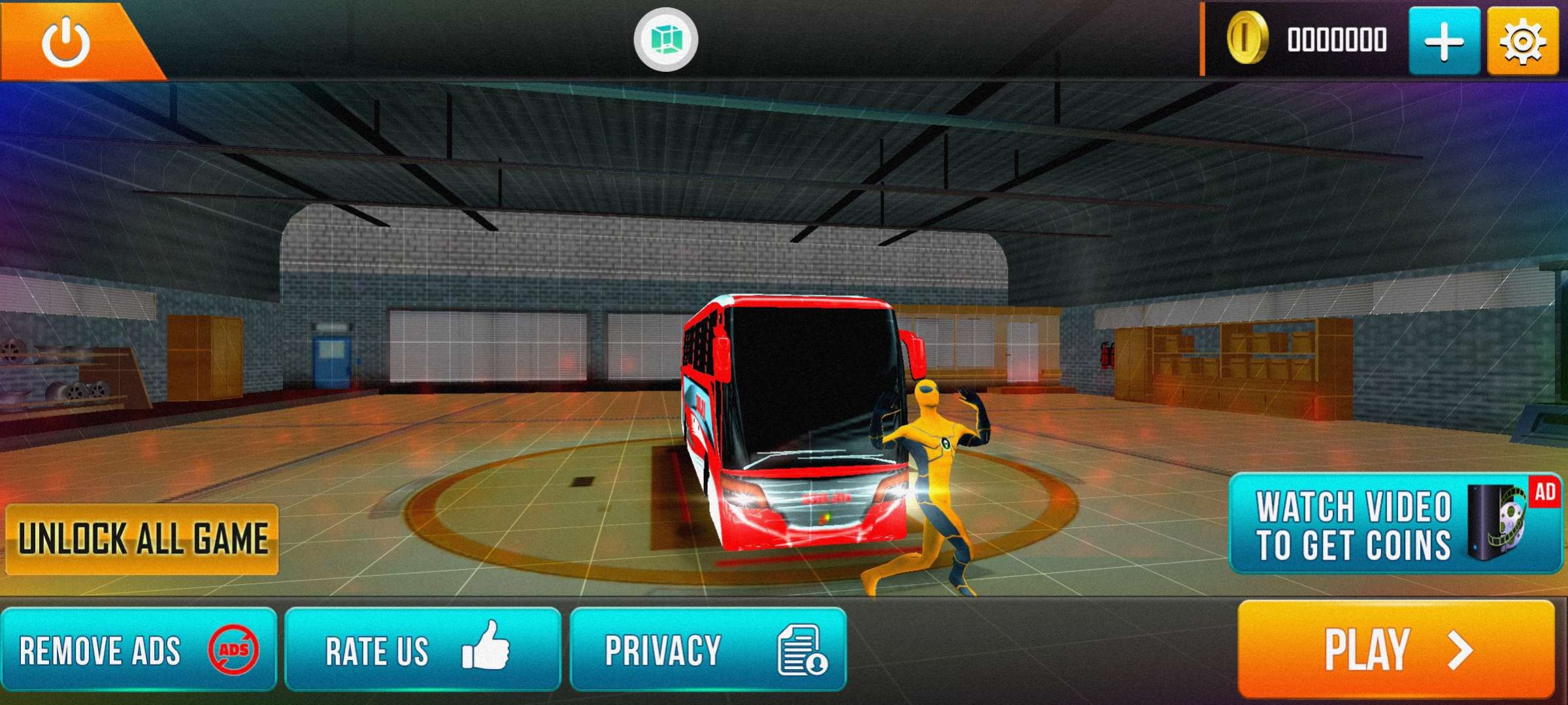Start the game with Play

click(x=1396, y=648)
